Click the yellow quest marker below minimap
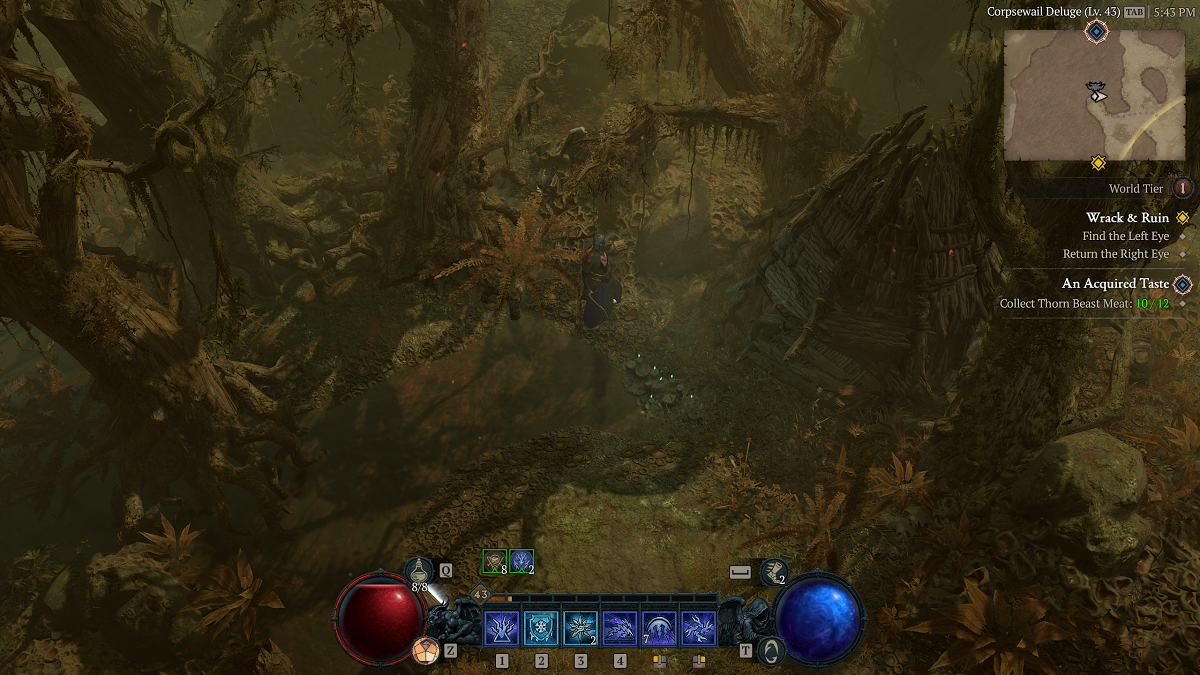This screenshot has width=1200, height=675. tap(1097, 163)
